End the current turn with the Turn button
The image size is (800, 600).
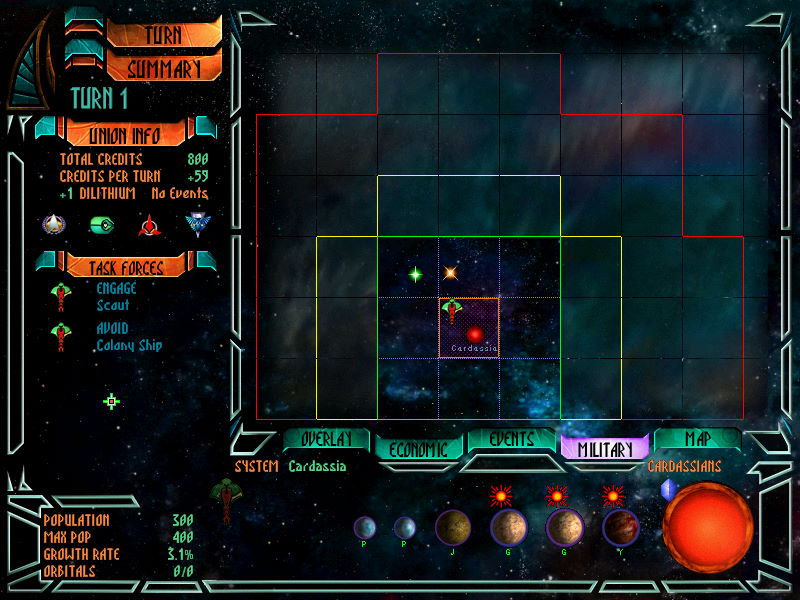pos(163,33)
